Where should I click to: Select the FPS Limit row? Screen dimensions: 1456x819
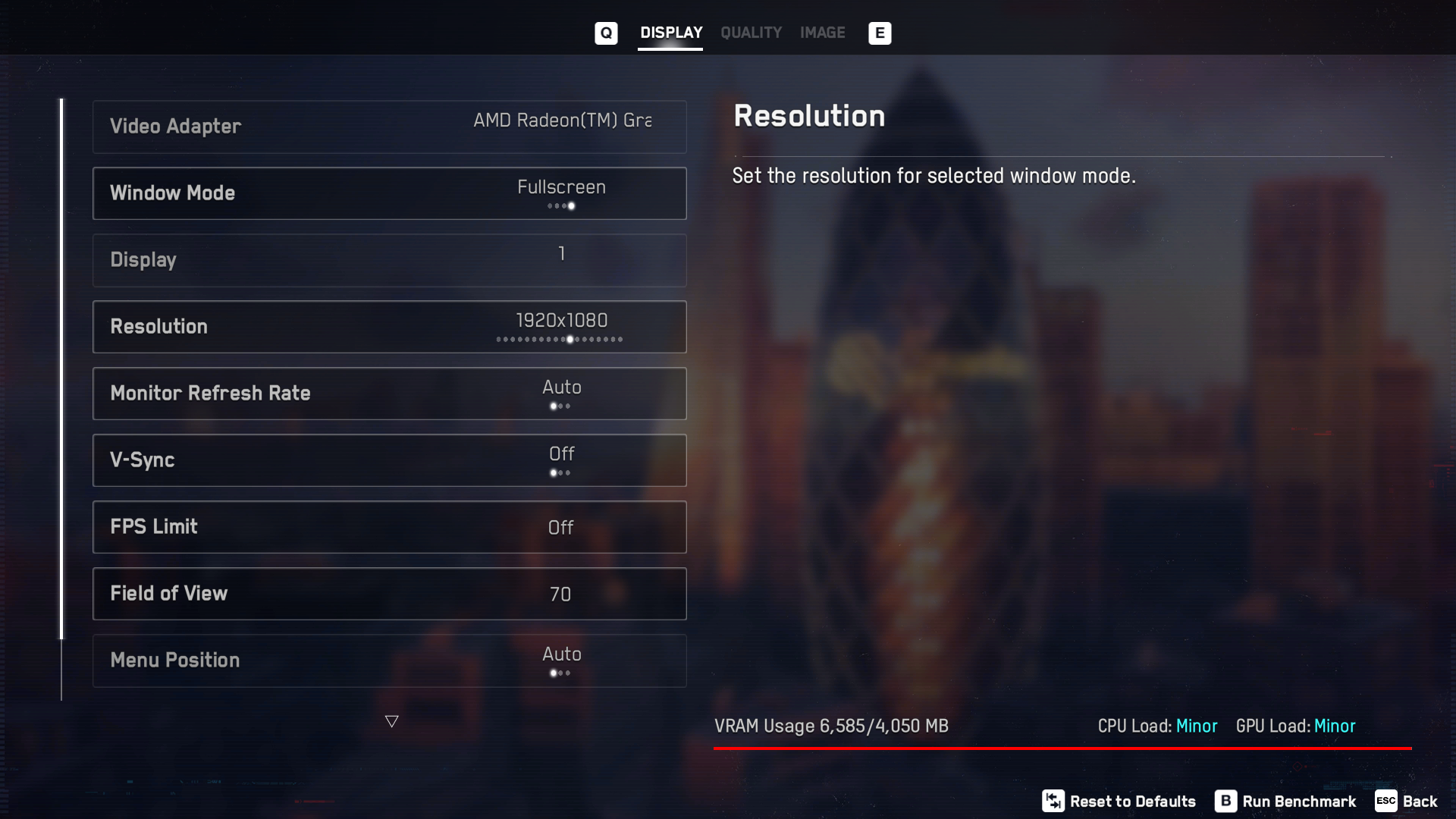point(389,527)
